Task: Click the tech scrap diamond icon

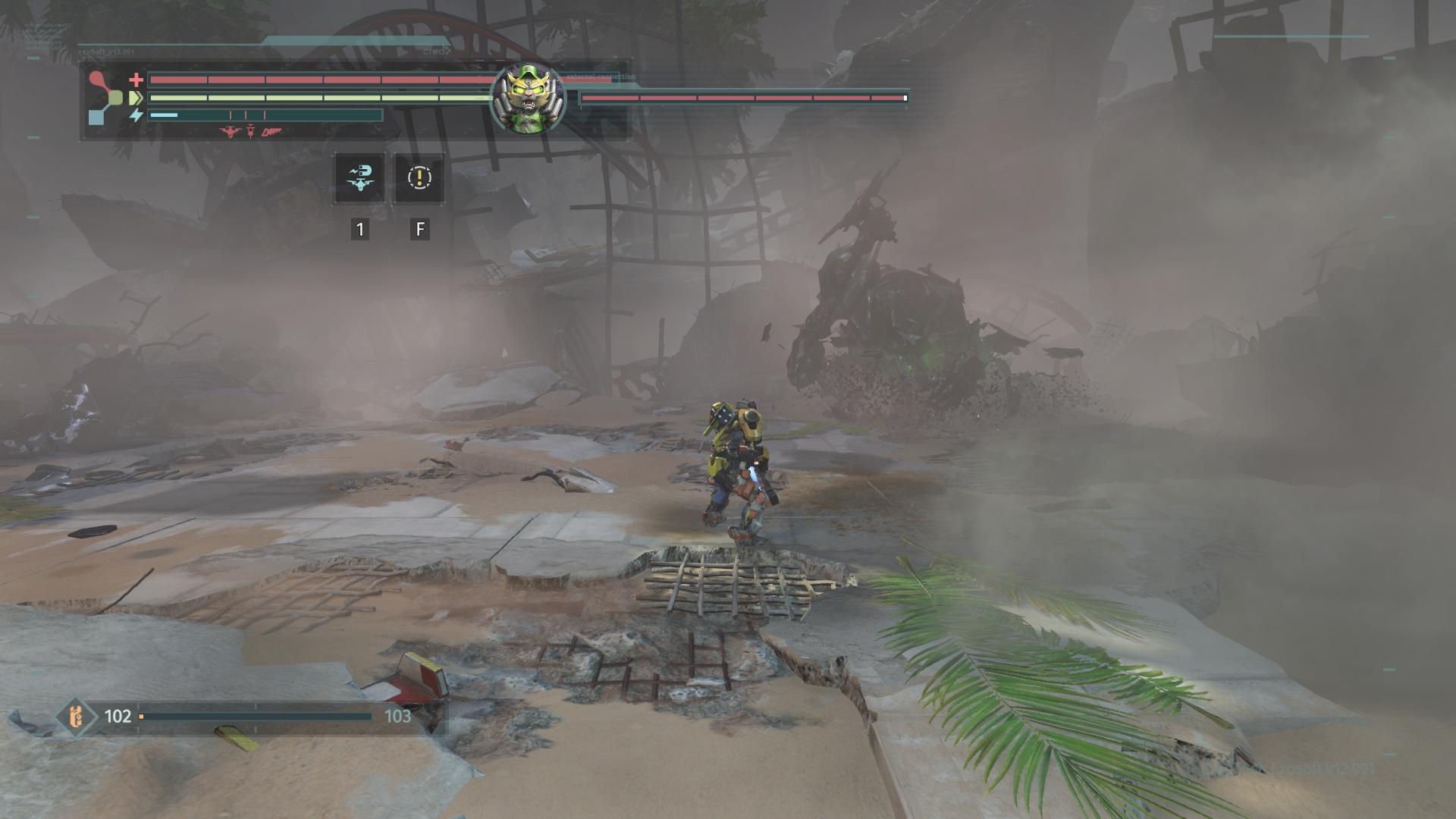Action: click(x=76, y=717)
